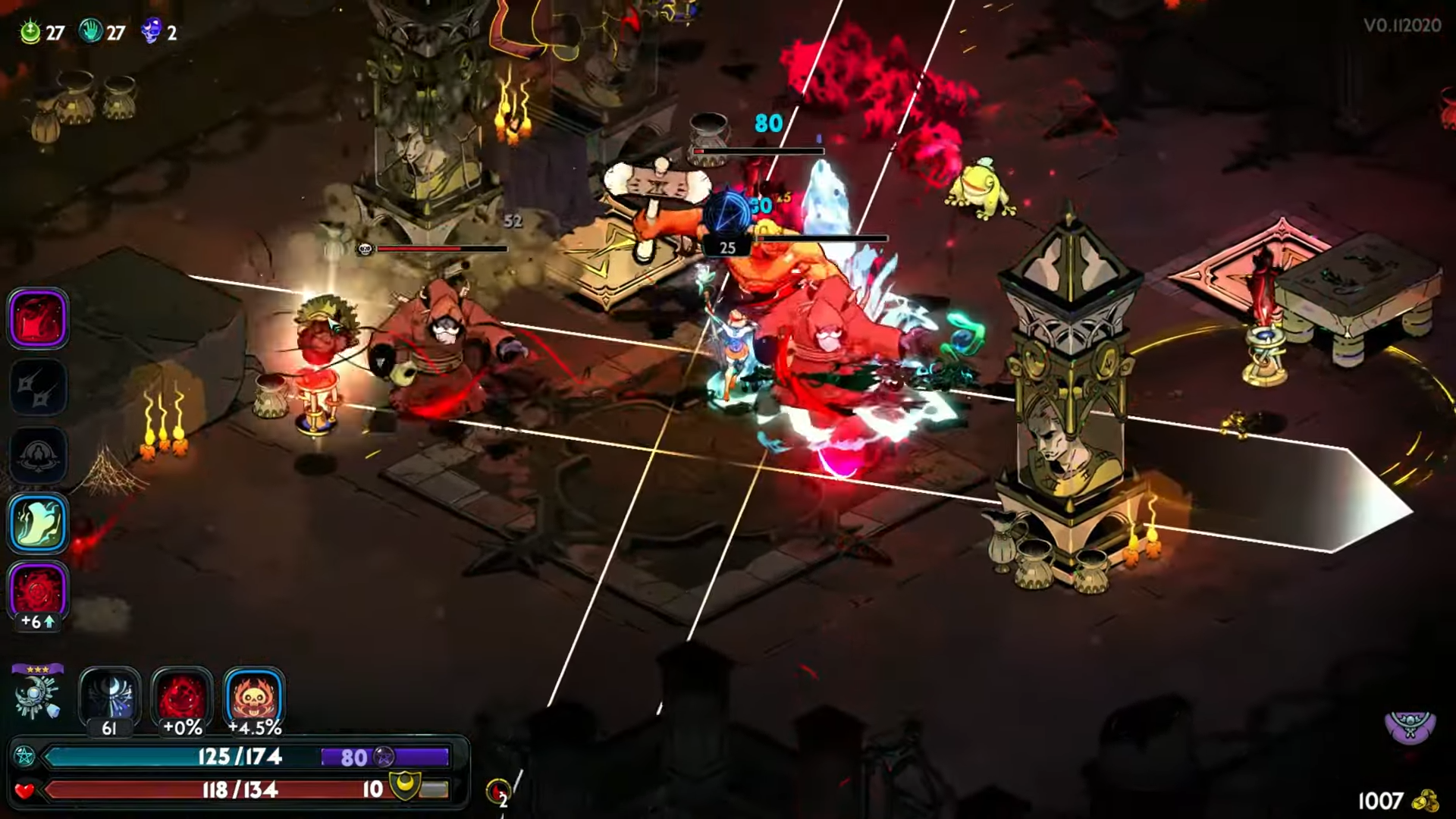Viewport: 1456px width, 819px height.
Task: Click the purple crescent pouch icon
Action: (x=1410, y=728)
